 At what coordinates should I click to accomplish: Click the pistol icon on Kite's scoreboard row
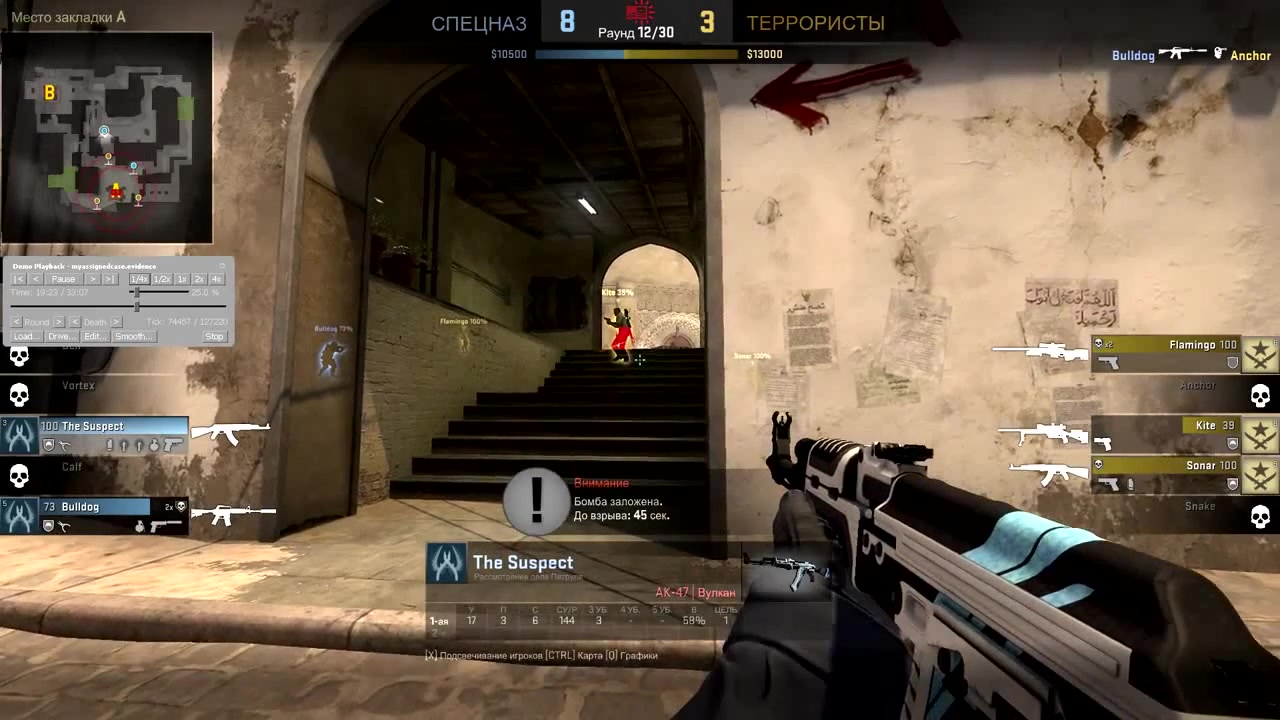[1103, 443]
